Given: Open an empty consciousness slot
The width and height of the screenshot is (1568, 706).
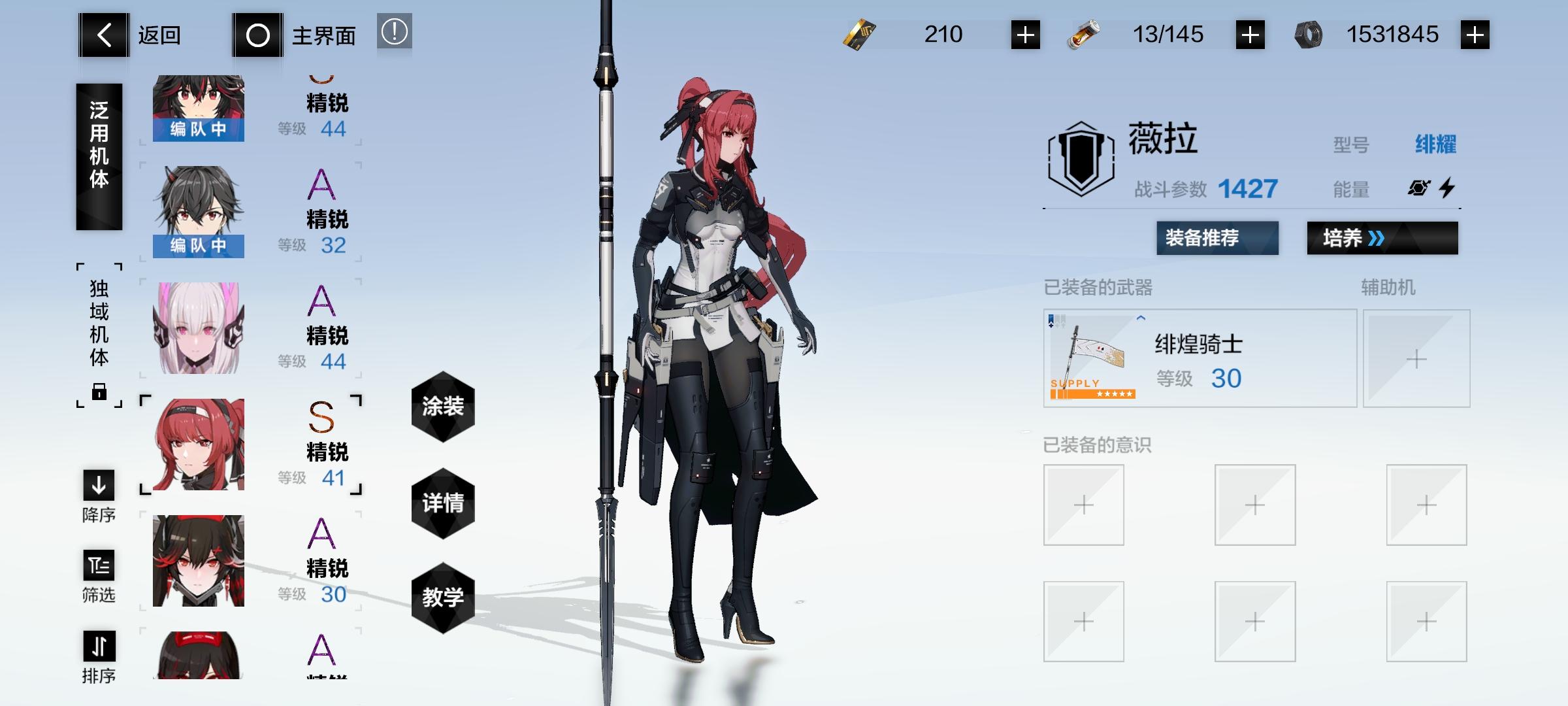Looking at the screenshot, I should click(1083, 503).
